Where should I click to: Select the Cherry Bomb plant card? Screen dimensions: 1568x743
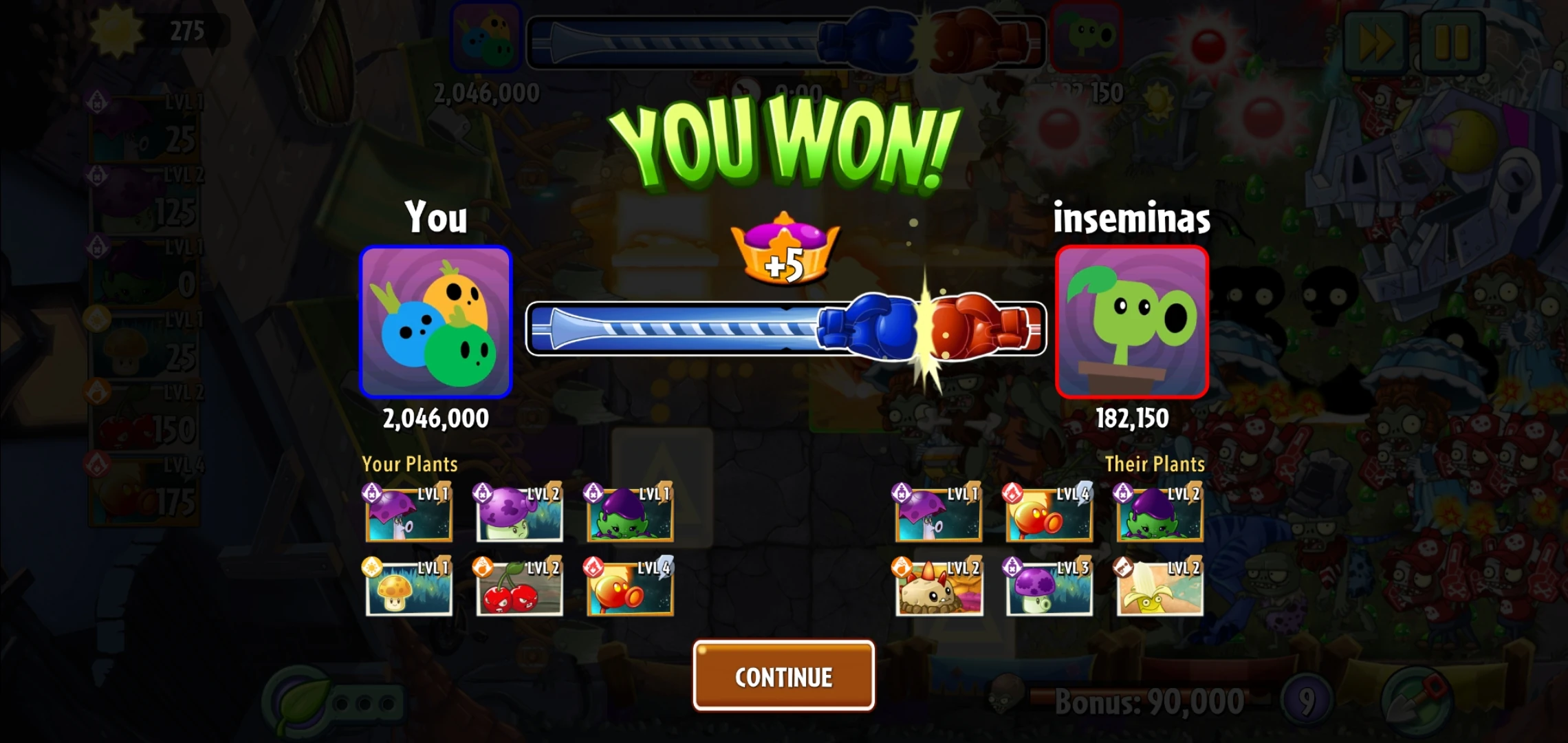(x=519, y=590)
